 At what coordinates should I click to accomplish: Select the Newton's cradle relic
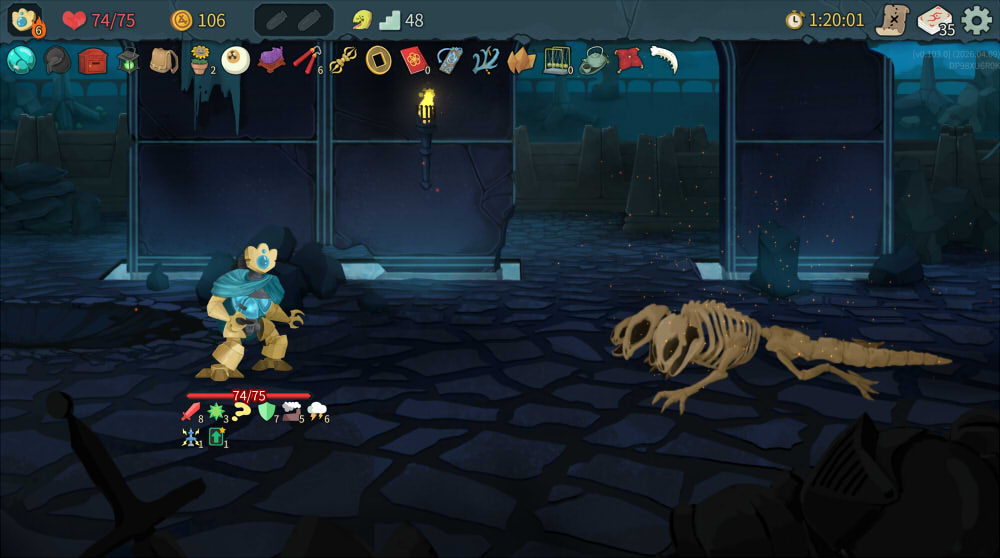pyautogui.click(x=557, y=60)
